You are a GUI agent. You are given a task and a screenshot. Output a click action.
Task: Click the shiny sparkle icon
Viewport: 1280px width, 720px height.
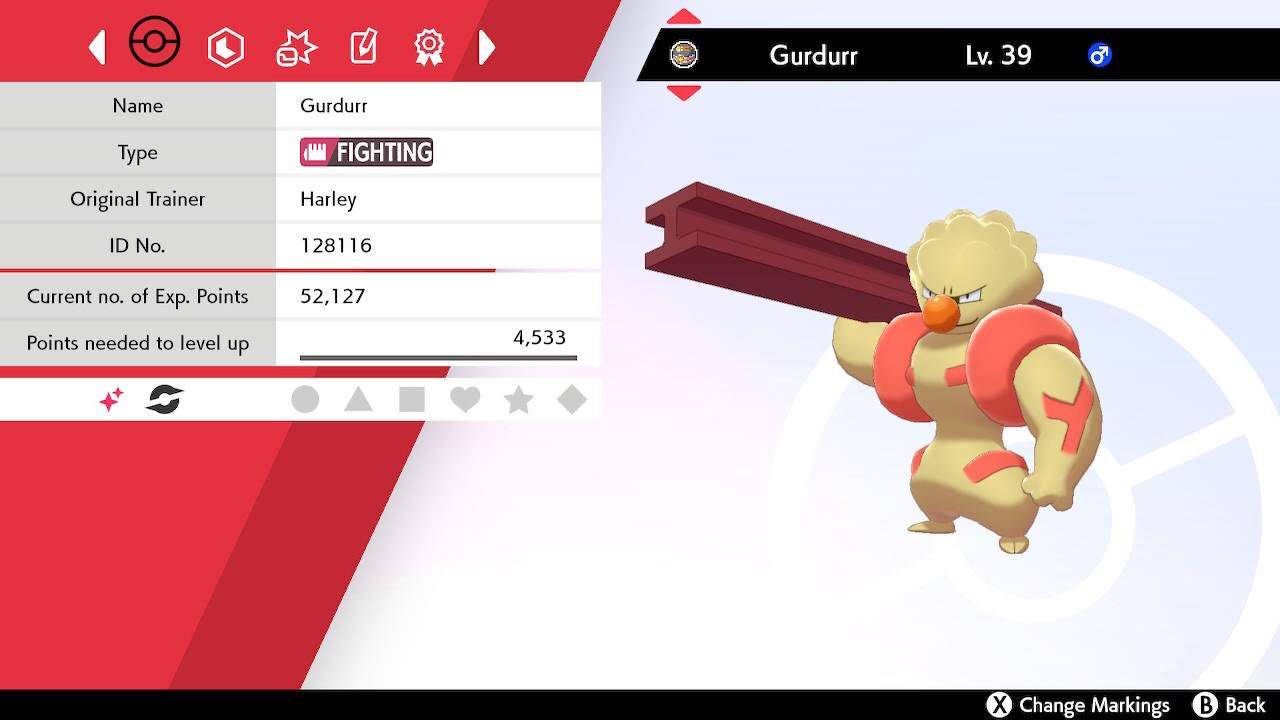pyautogui.click(x=110, y=398)
